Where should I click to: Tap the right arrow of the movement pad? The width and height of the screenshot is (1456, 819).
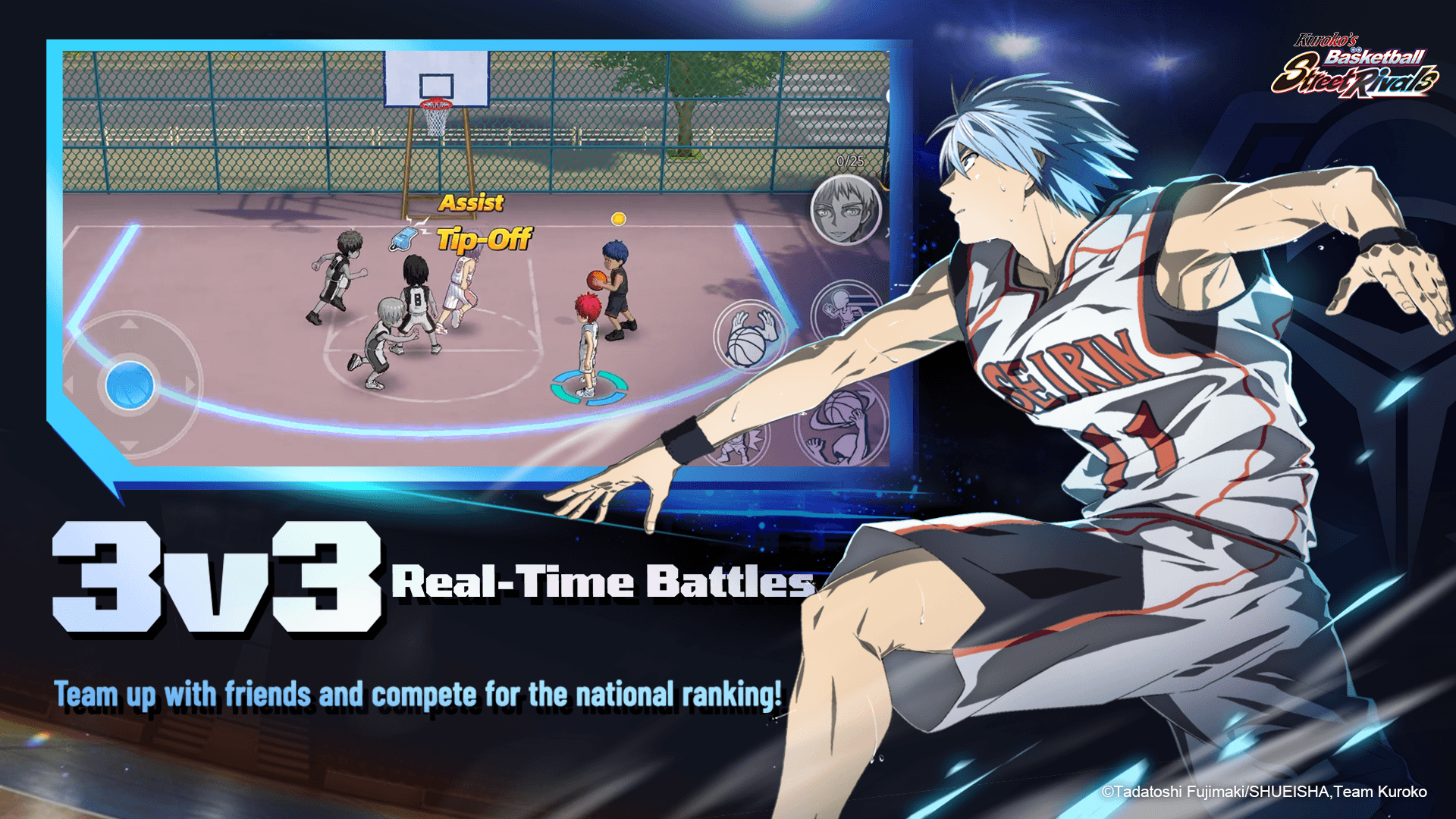click(190, 383)
